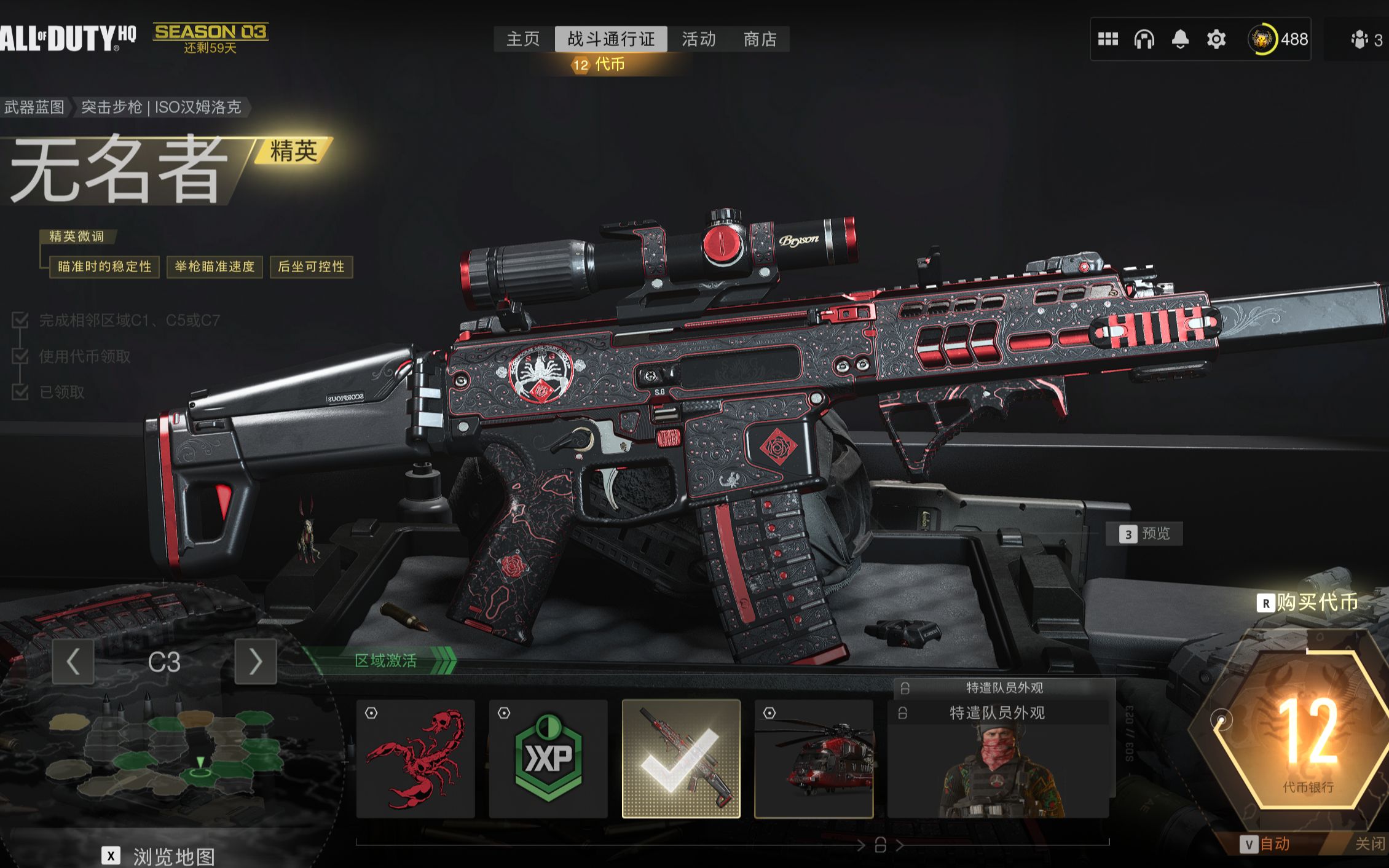The width and height of the screenshot is (1389, 868).
Task: Switch to the 主页 tab
Action: [522, 39]
